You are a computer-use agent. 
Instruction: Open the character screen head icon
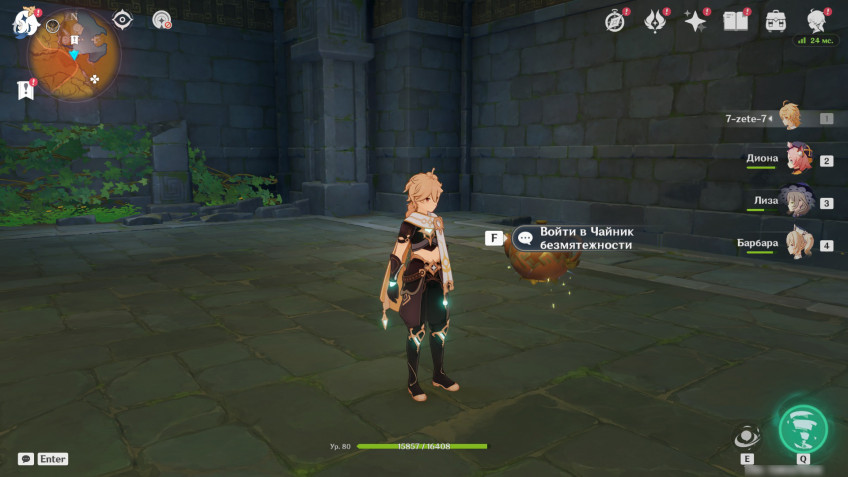pyautogui.click(x=817, y=21)
